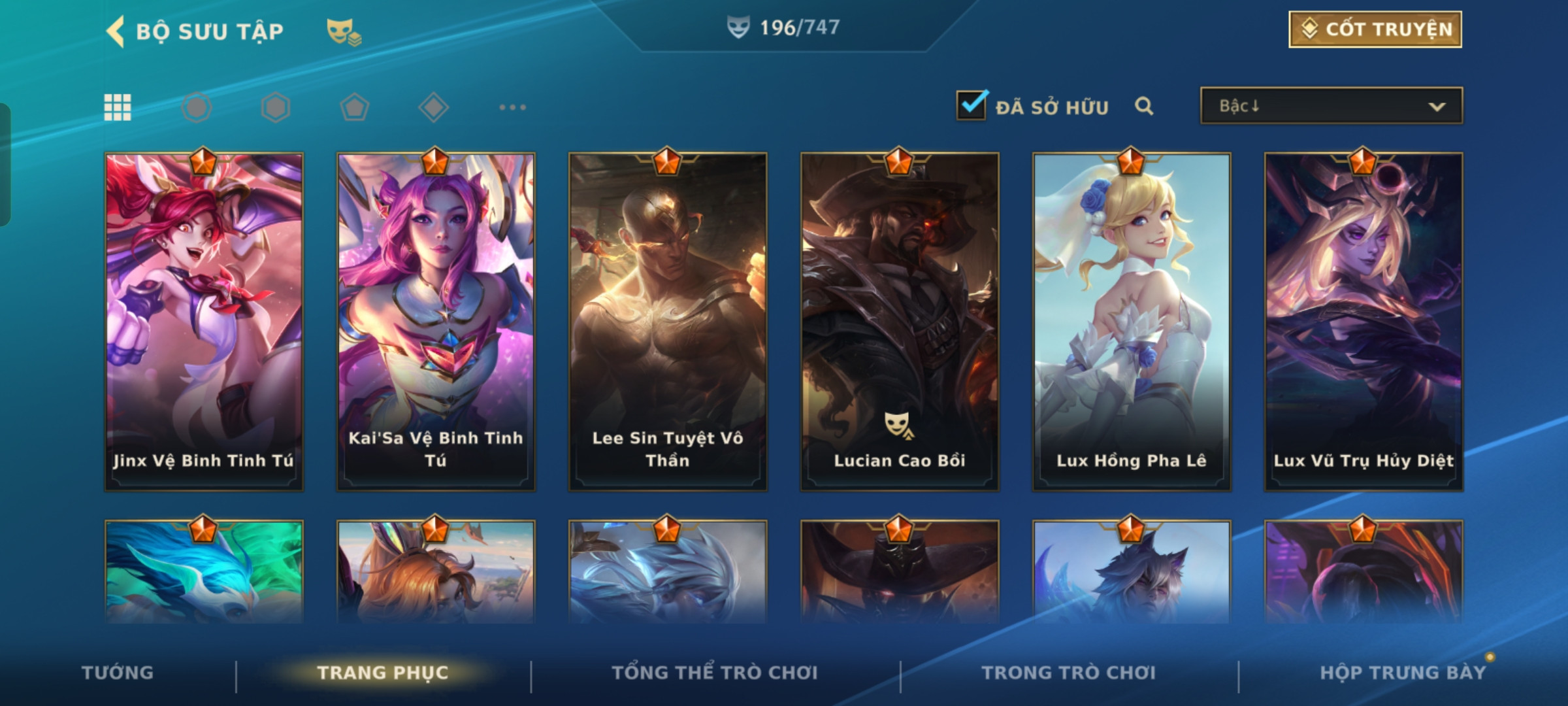Image resolution: width=1568 pixels, height=706 pixels.
Task: Toggle the Đã Sở Hữu owned filter
Action: pos(972,106)
